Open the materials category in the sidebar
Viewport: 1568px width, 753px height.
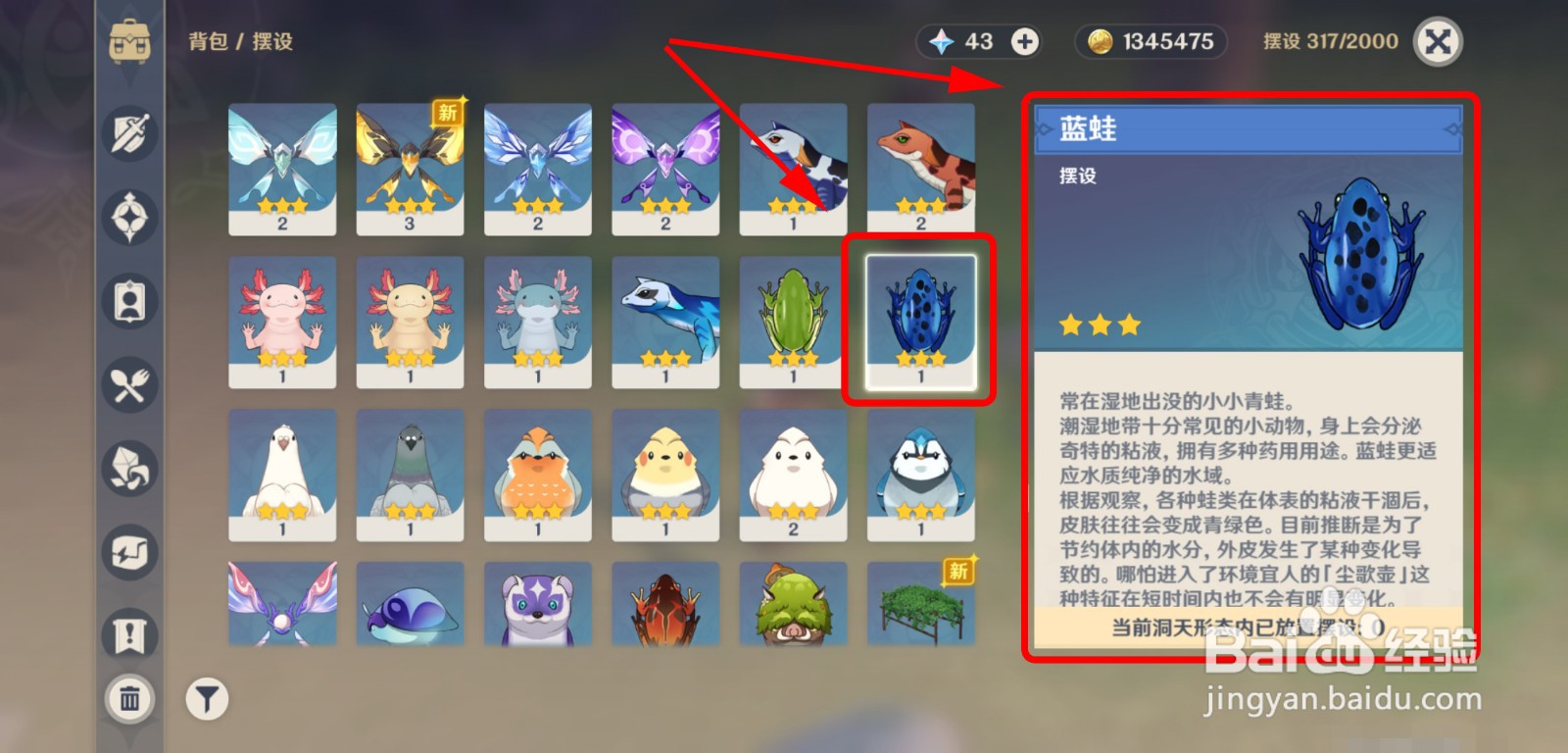click(128, 470)
